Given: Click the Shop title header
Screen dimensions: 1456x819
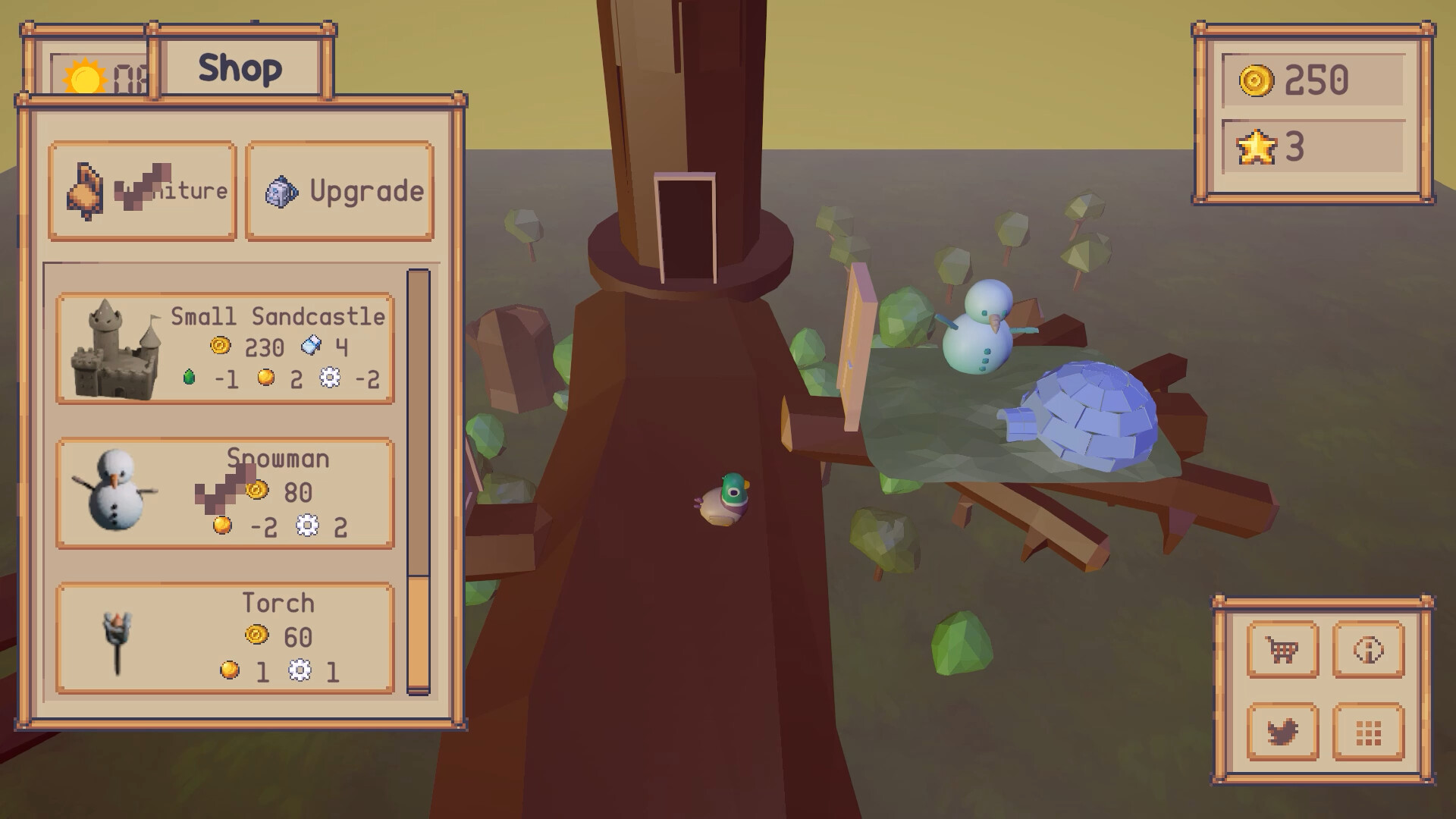Looking at the screenshot, I should (243, 68).
